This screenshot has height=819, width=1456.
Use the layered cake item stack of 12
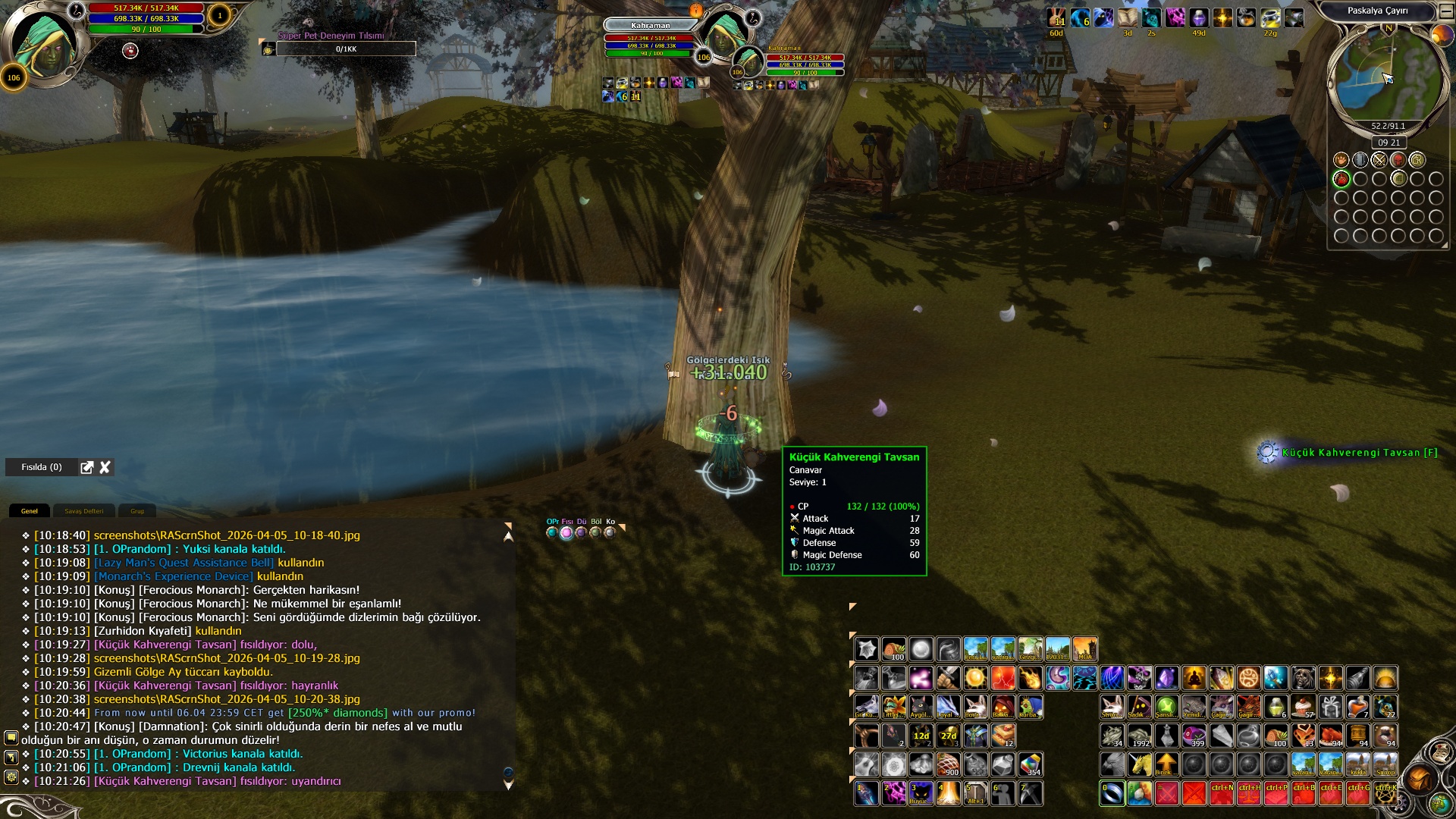pos(1003,736)
